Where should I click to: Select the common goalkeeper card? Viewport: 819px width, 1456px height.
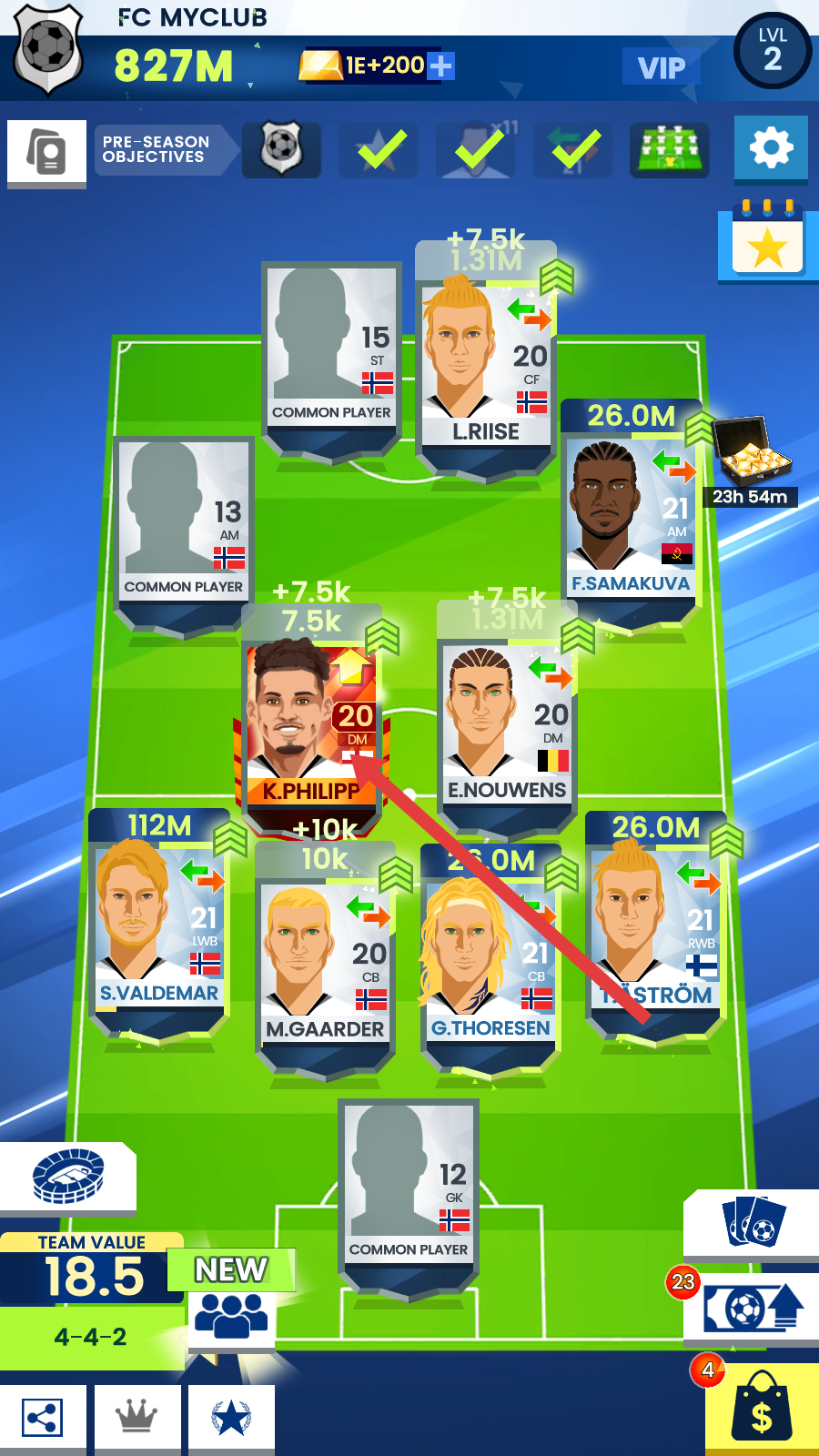pos(408,1181)
